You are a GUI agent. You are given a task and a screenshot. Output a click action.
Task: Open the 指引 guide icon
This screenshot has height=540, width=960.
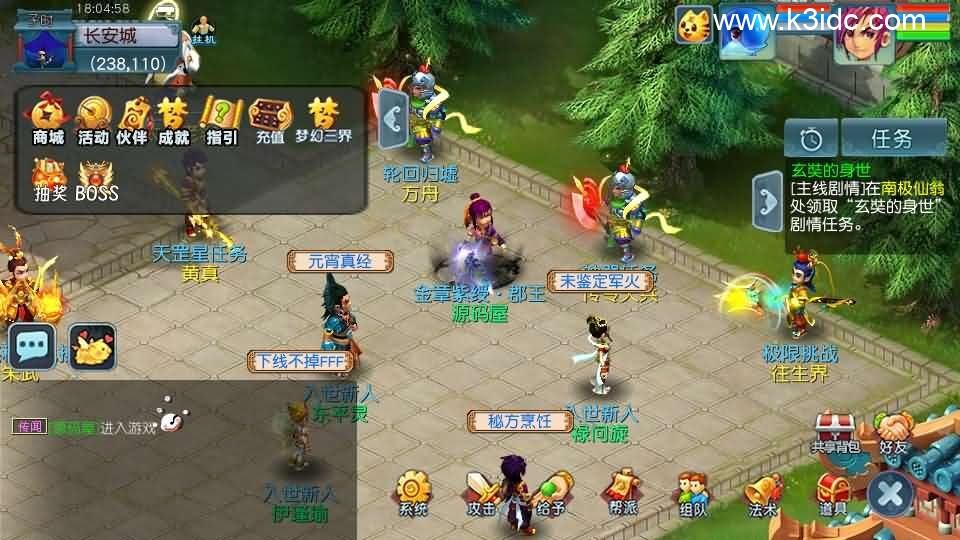pos(221,118)
